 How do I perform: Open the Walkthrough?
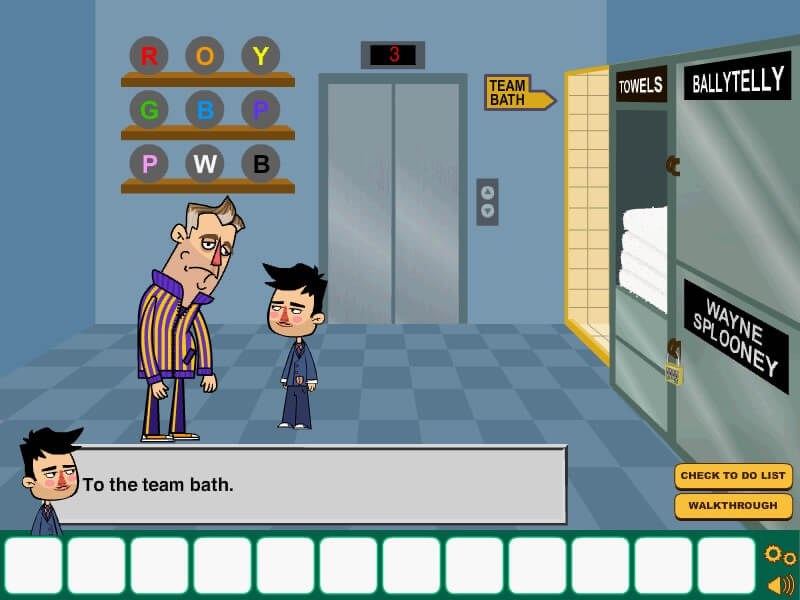[733, 506]
